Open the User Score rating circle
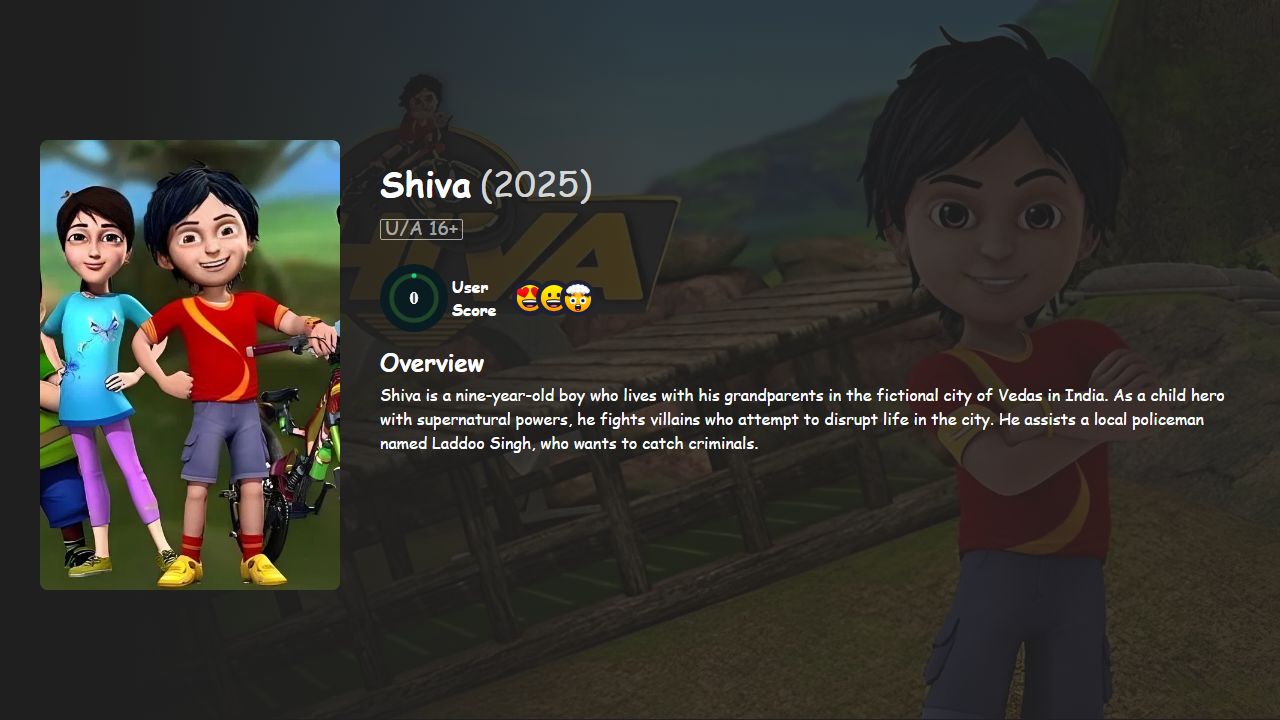1280x720 pixels. (413, 297)
